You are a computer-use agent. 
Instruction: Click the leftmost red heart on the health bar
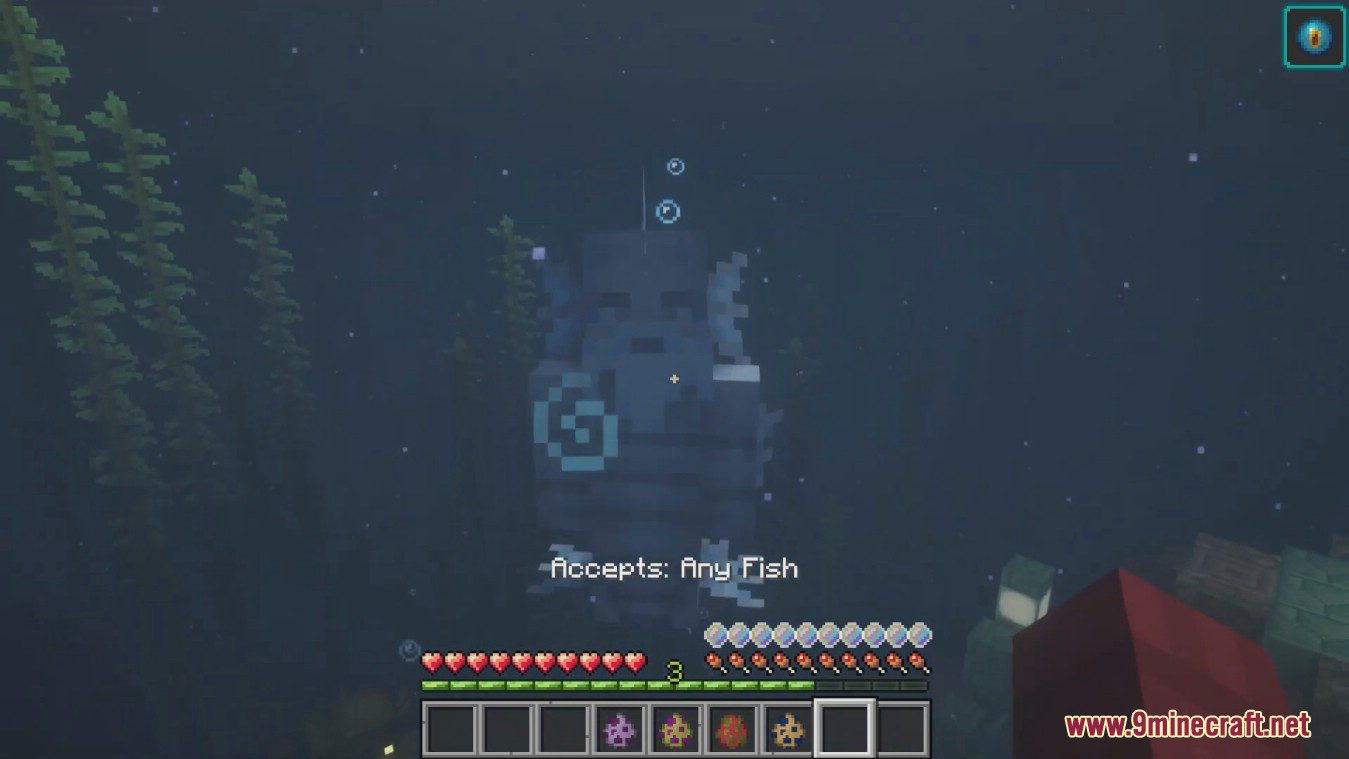point(432,660)
